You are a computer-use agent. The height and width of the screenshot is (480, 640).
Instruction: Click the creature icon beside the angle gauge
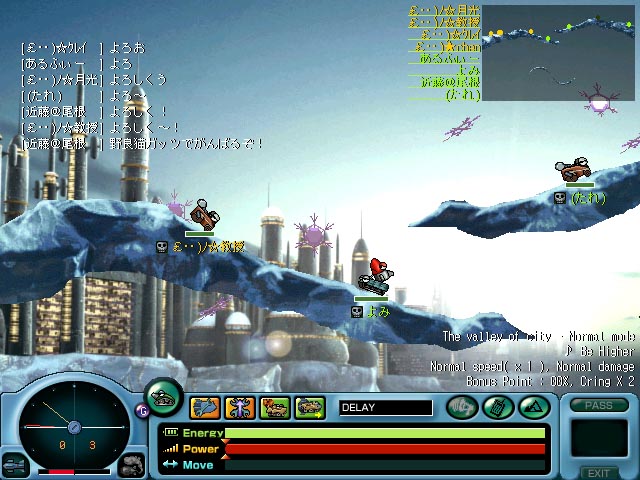[x=131, y=466]
